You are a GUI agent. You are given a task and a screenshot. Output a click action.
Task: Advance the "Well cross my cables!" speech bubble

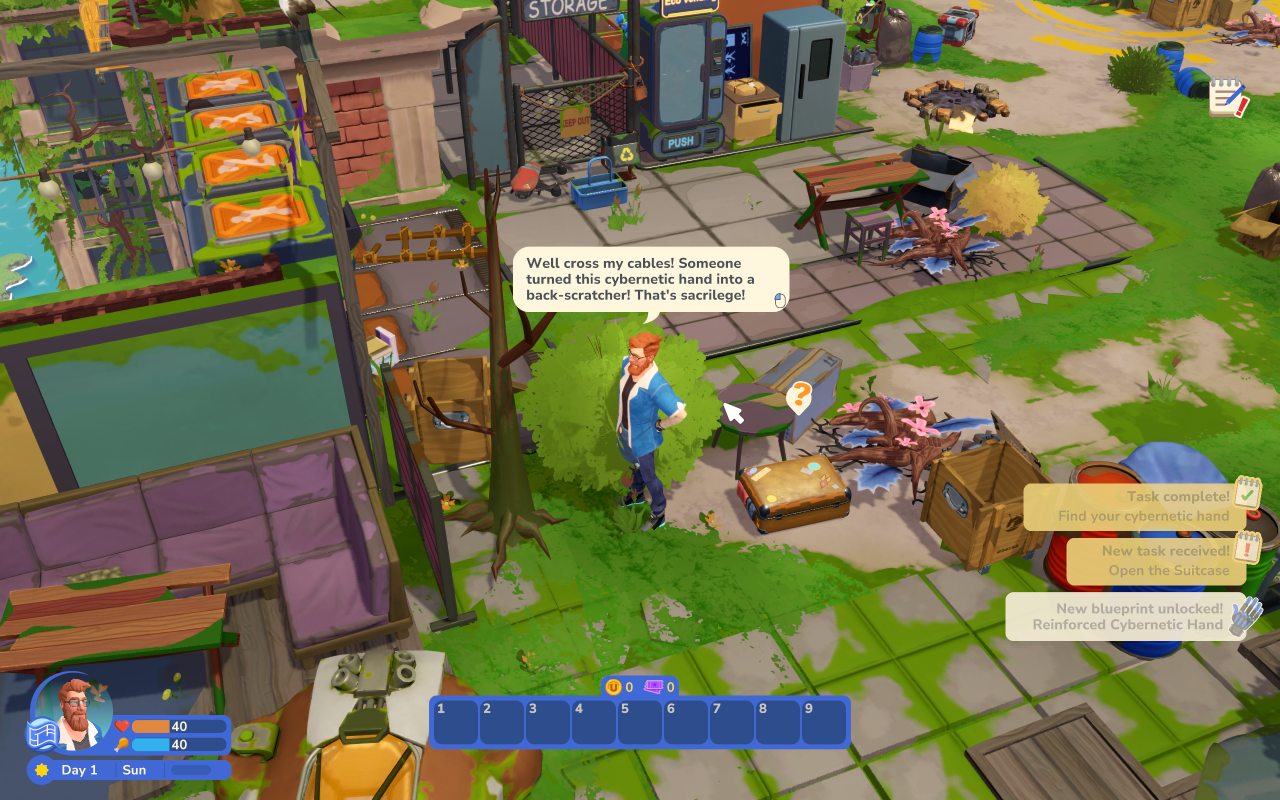click(650, 279)
